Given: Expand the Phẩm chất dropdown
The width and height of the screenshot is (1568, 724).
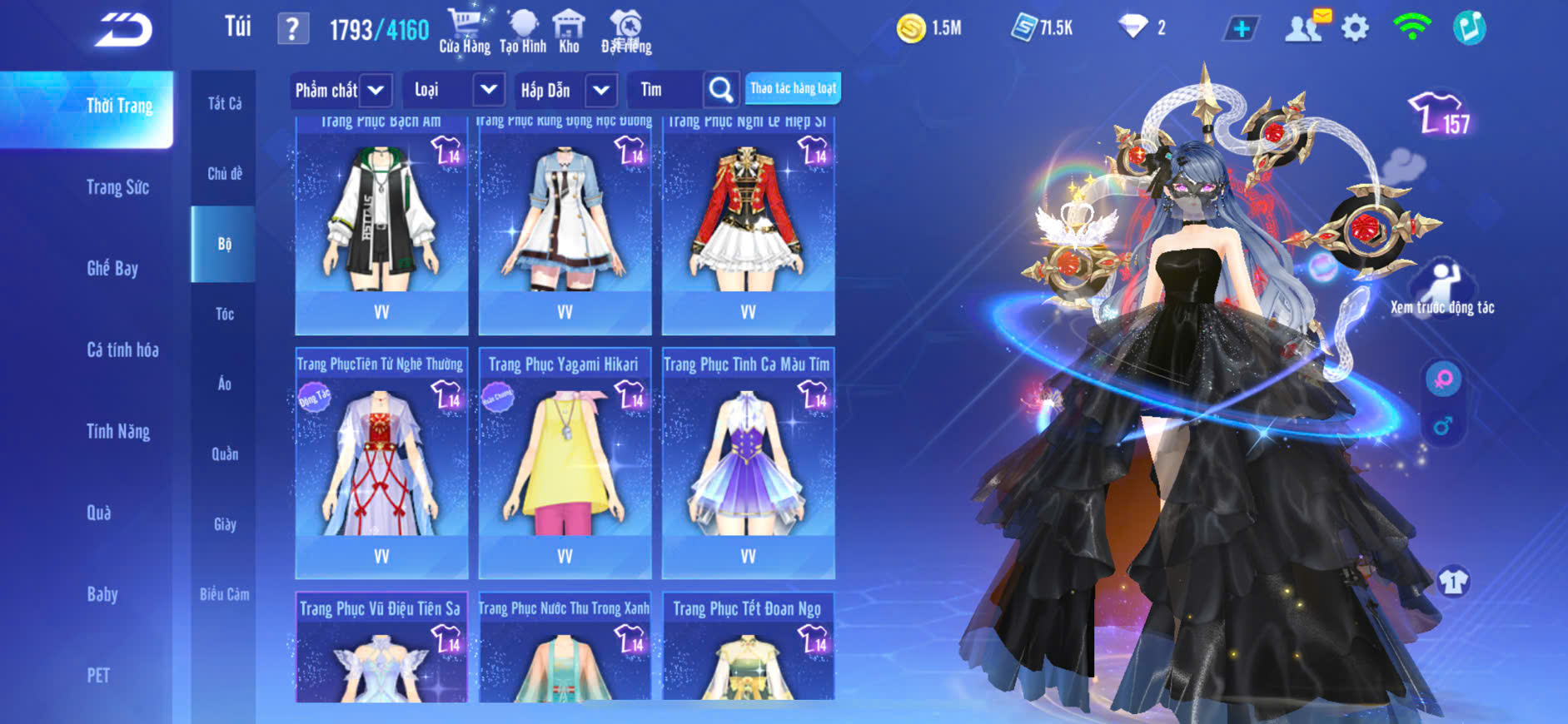Looking at the screenshot, I should 376,90.
